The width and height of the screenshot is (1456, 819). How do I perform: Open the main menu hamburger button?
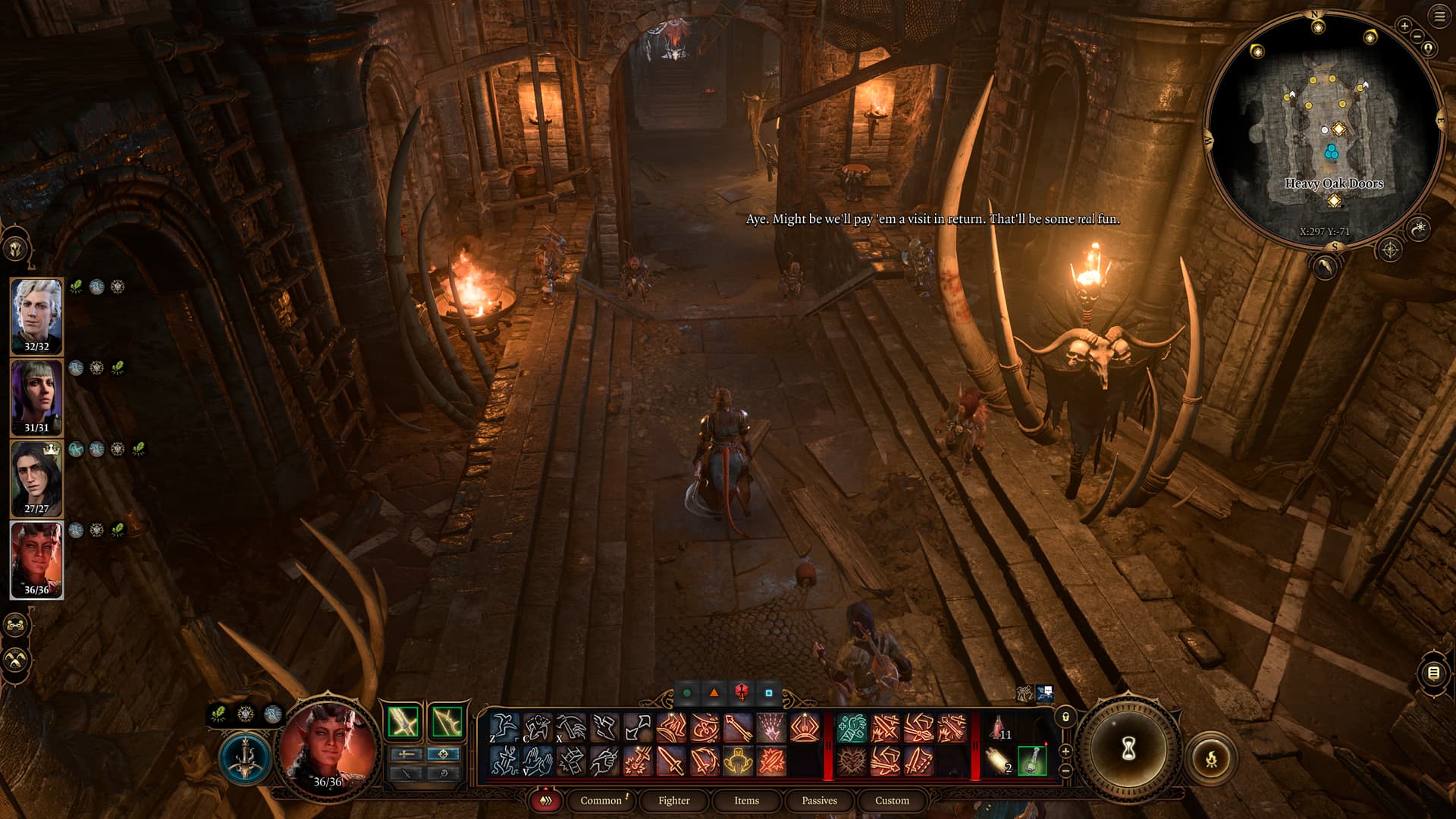click(1439, 16)
